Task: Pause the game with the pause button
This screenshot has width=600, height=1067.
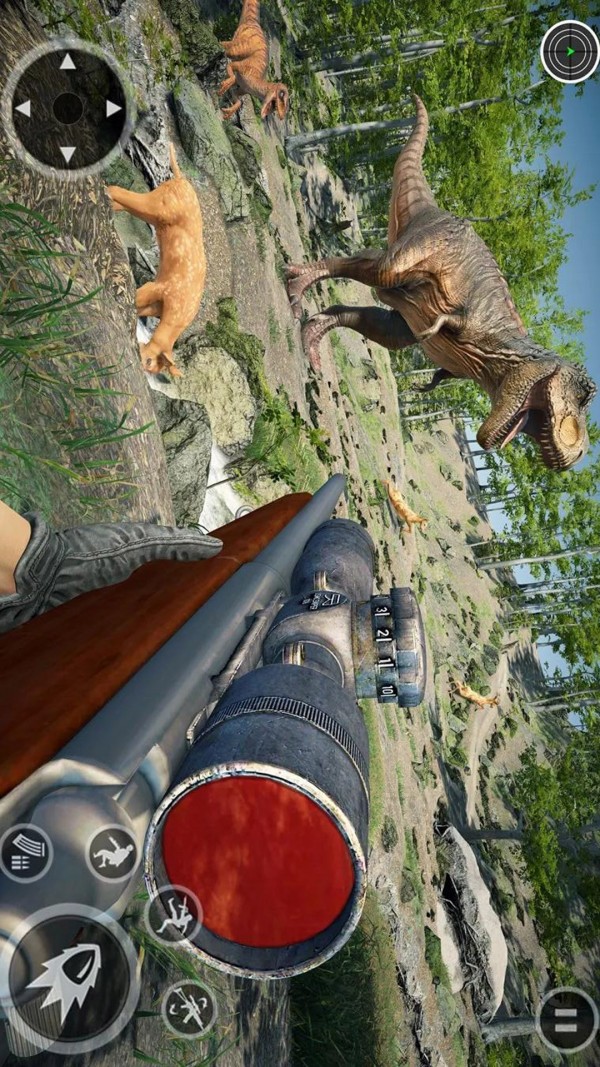Action: pyautogui.click(x=567, y=1019)
